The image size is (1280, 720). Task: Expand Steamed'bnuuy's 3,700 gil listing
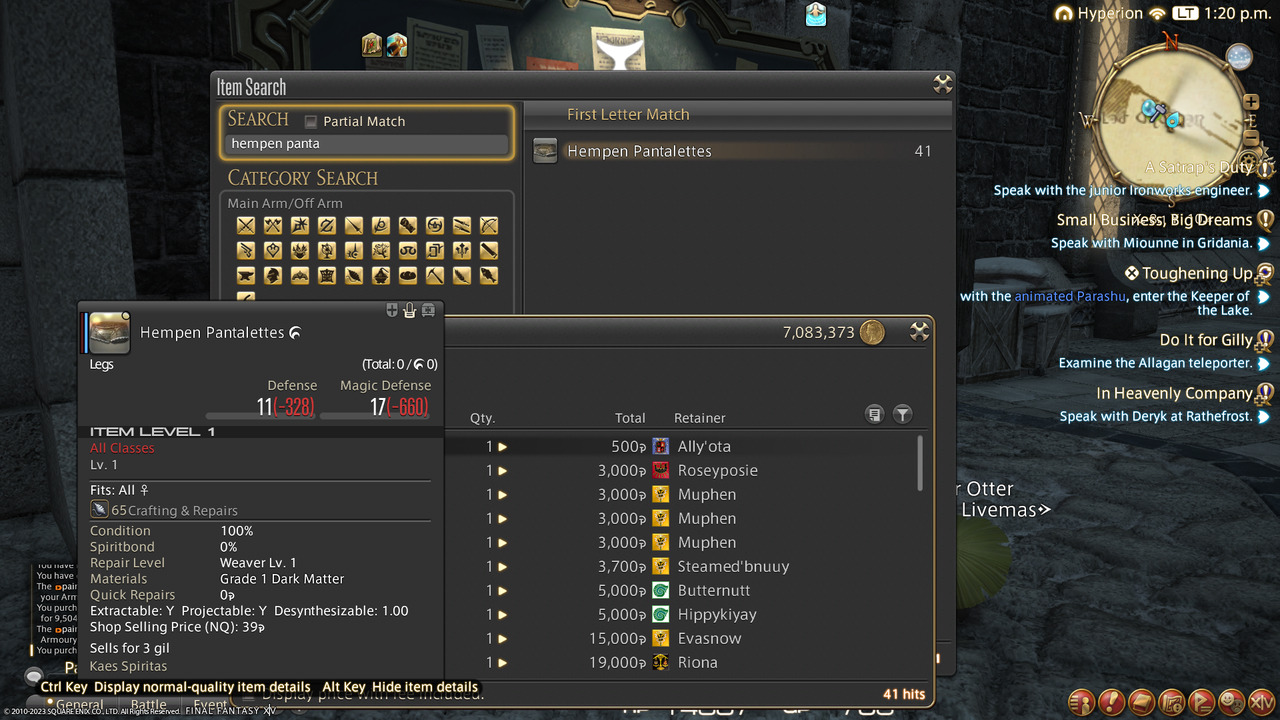500,566
